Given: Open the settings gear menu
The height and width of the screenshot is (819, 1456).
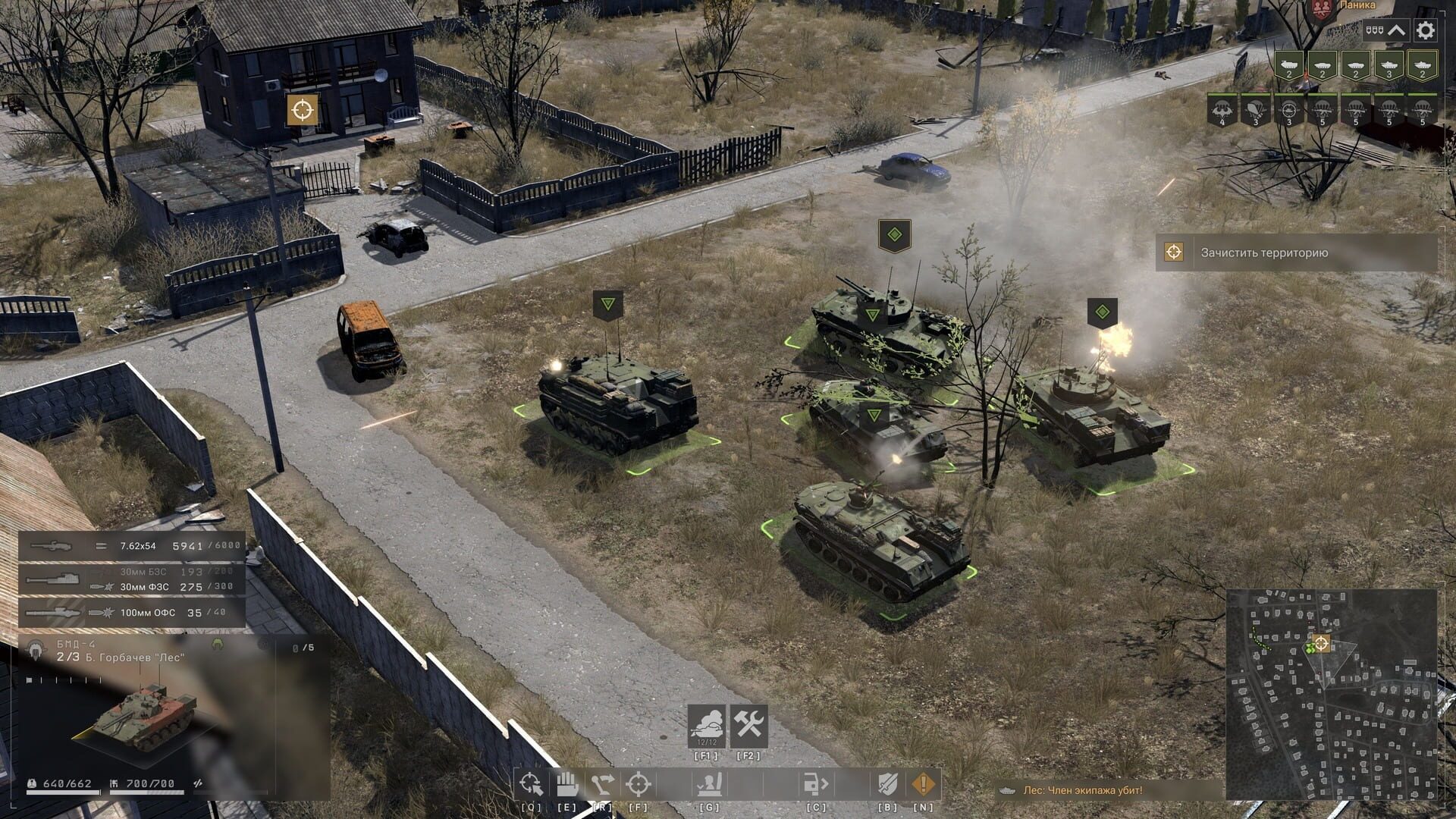Looking at the screenshot, I should pos(1425,31).
